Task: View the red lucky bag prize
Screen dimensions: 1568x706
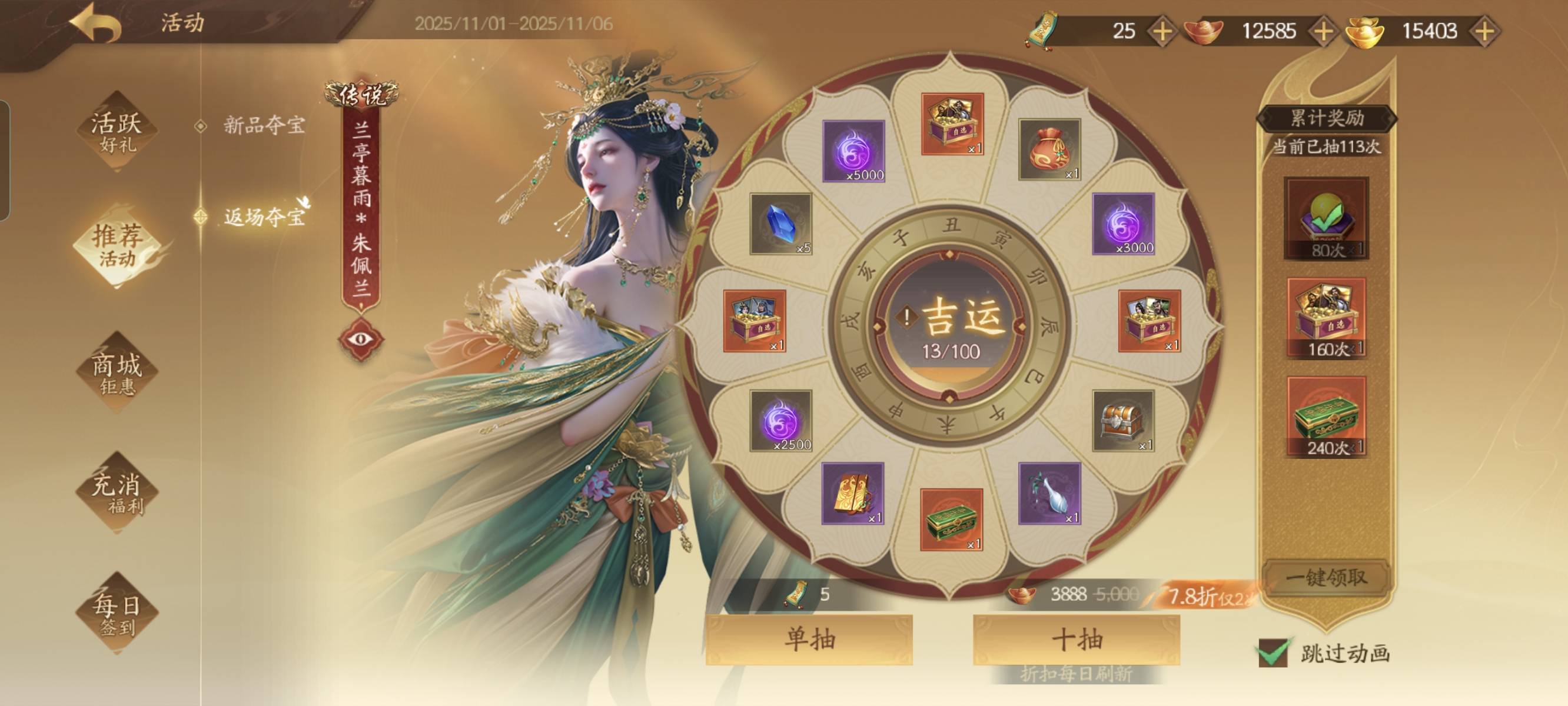Action: tap(1049, 149)
